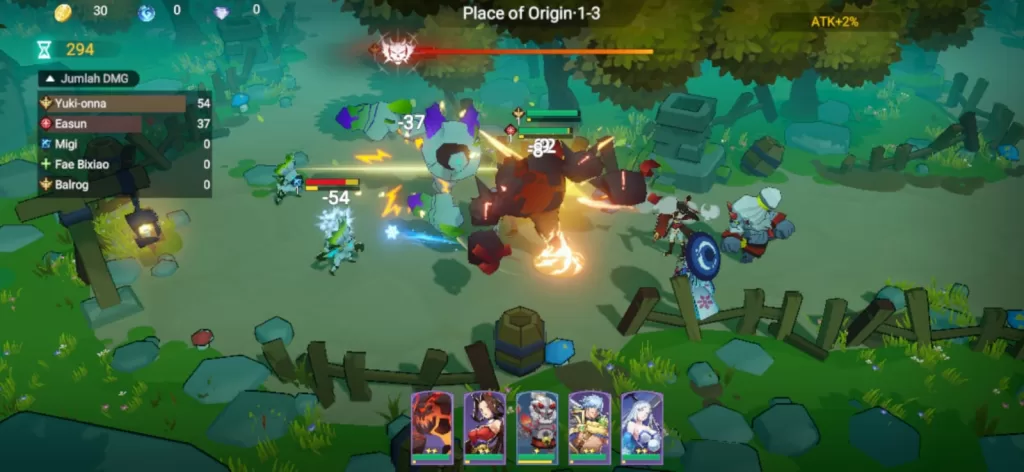This screenshot has height=472, width=1024.
Task: Activate the white lion-mask hero card
Action: (537, 426)
